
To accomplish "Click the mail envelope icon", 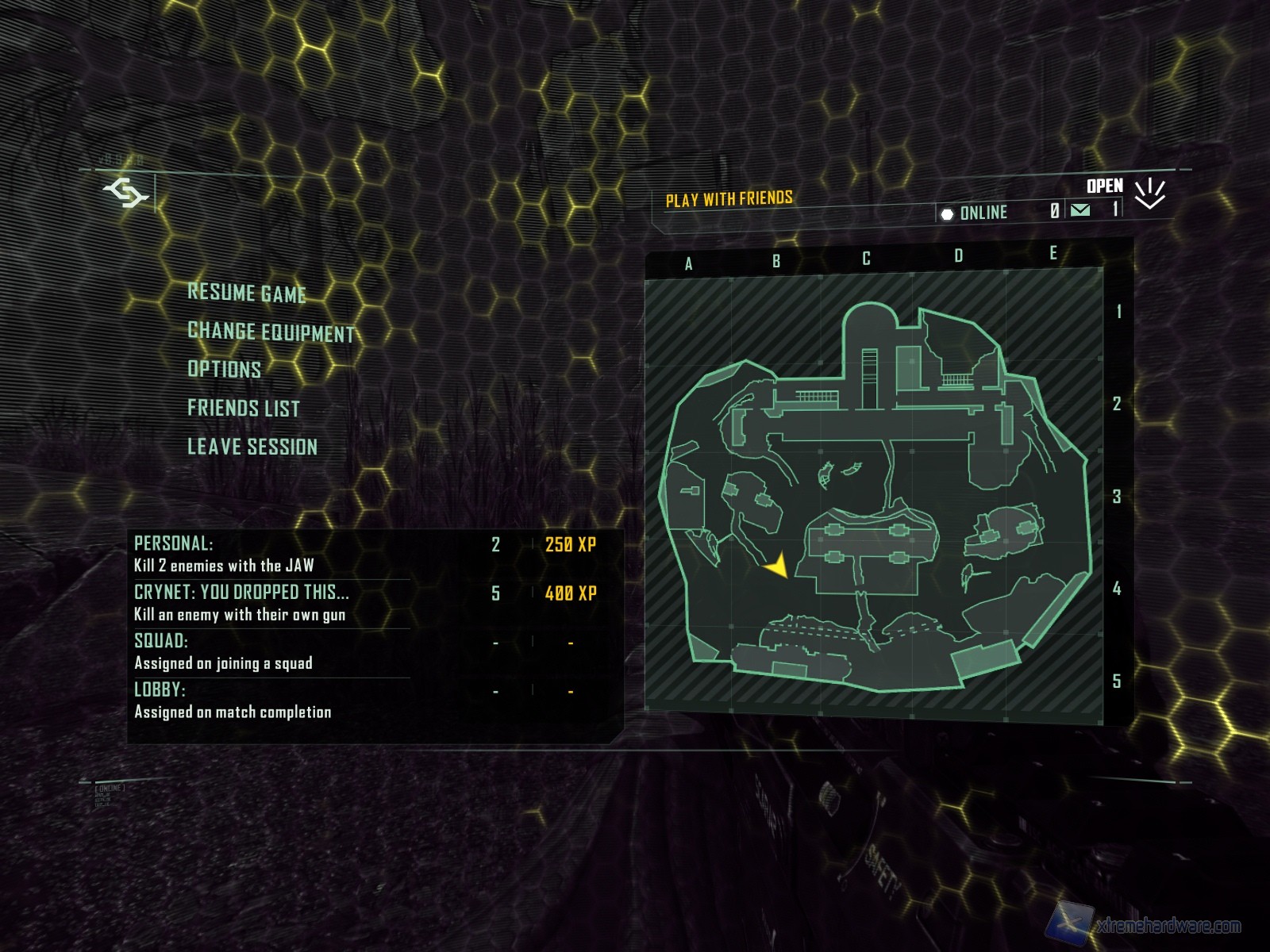I will 1080,210.
